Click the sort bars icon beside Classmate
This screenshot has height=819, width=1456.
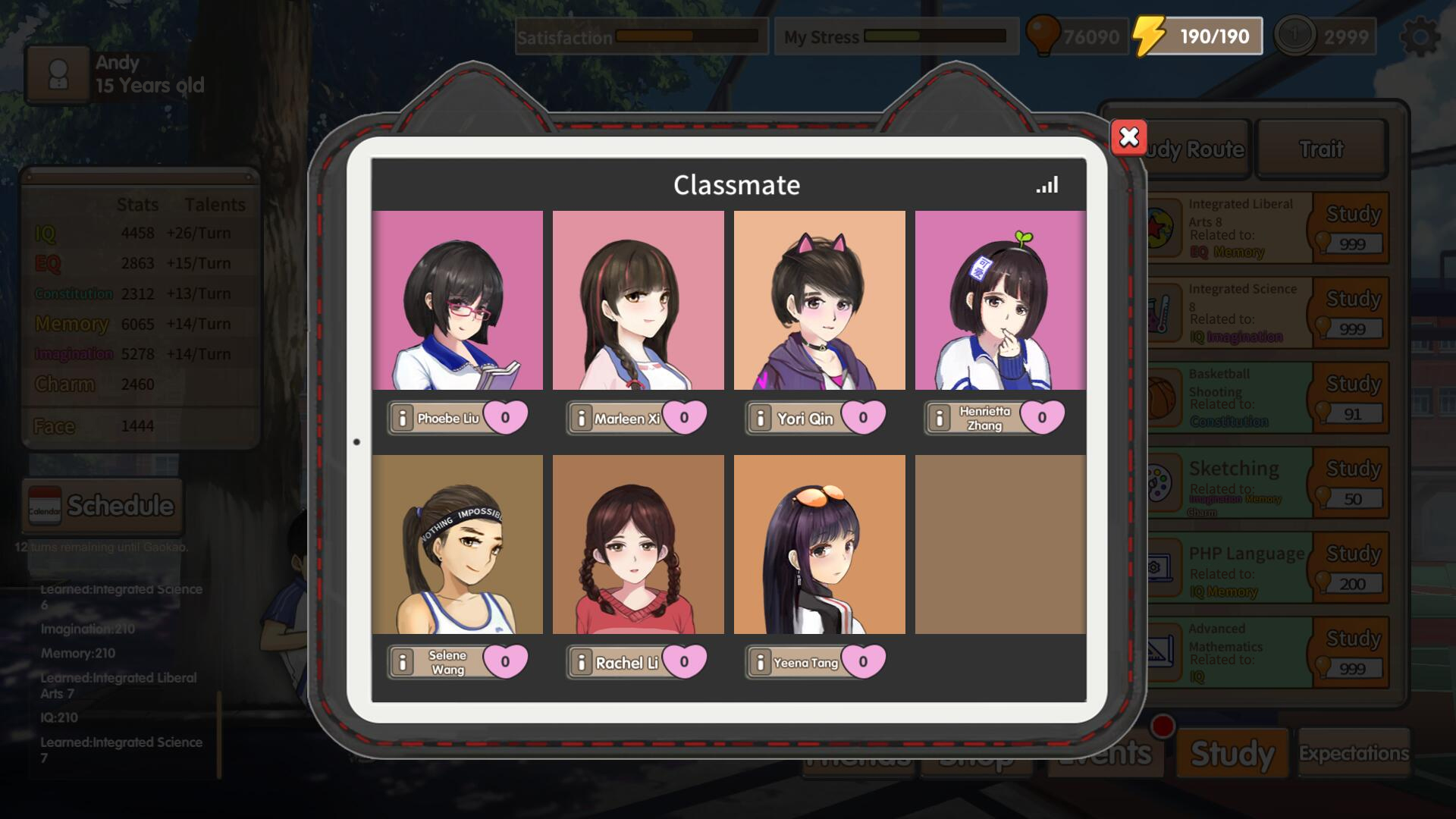click(1047, 185)
